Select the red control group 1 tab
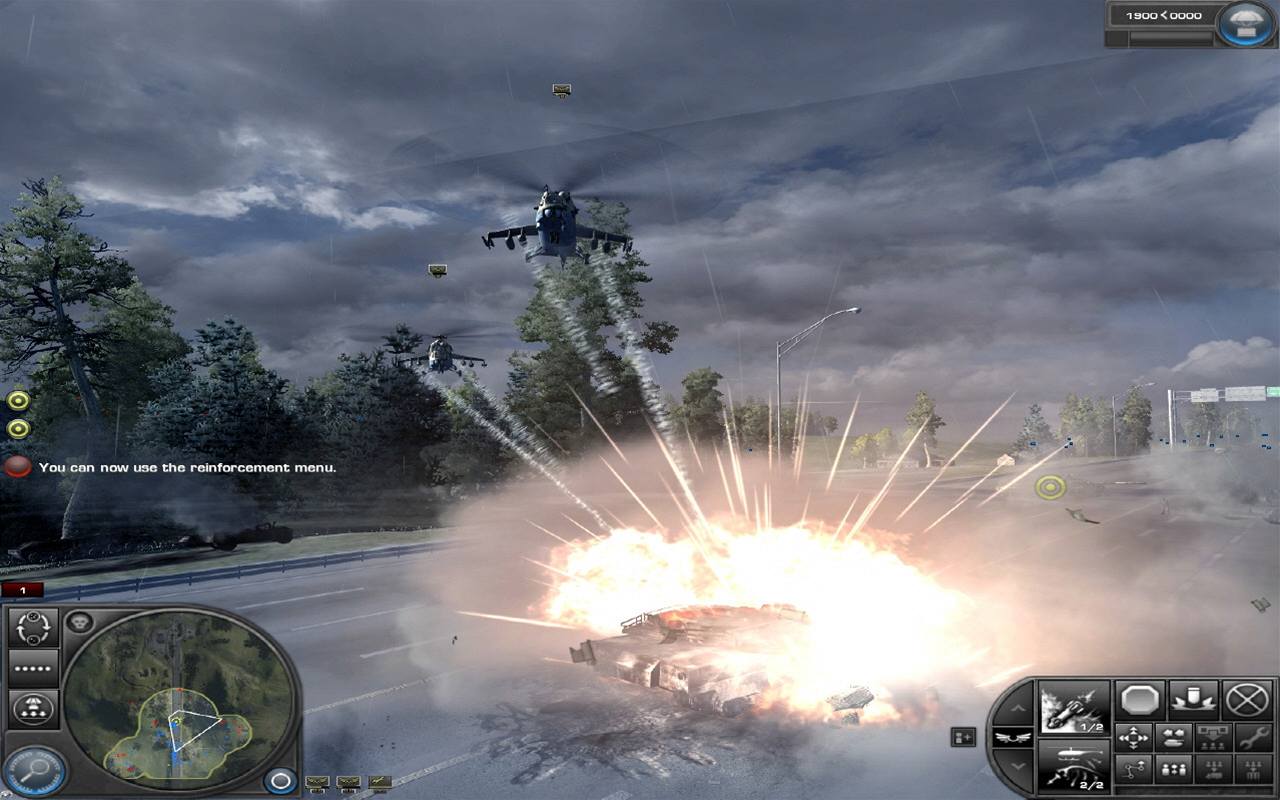The width and height of the screenshot is (1280, 800). click(22, 590)
